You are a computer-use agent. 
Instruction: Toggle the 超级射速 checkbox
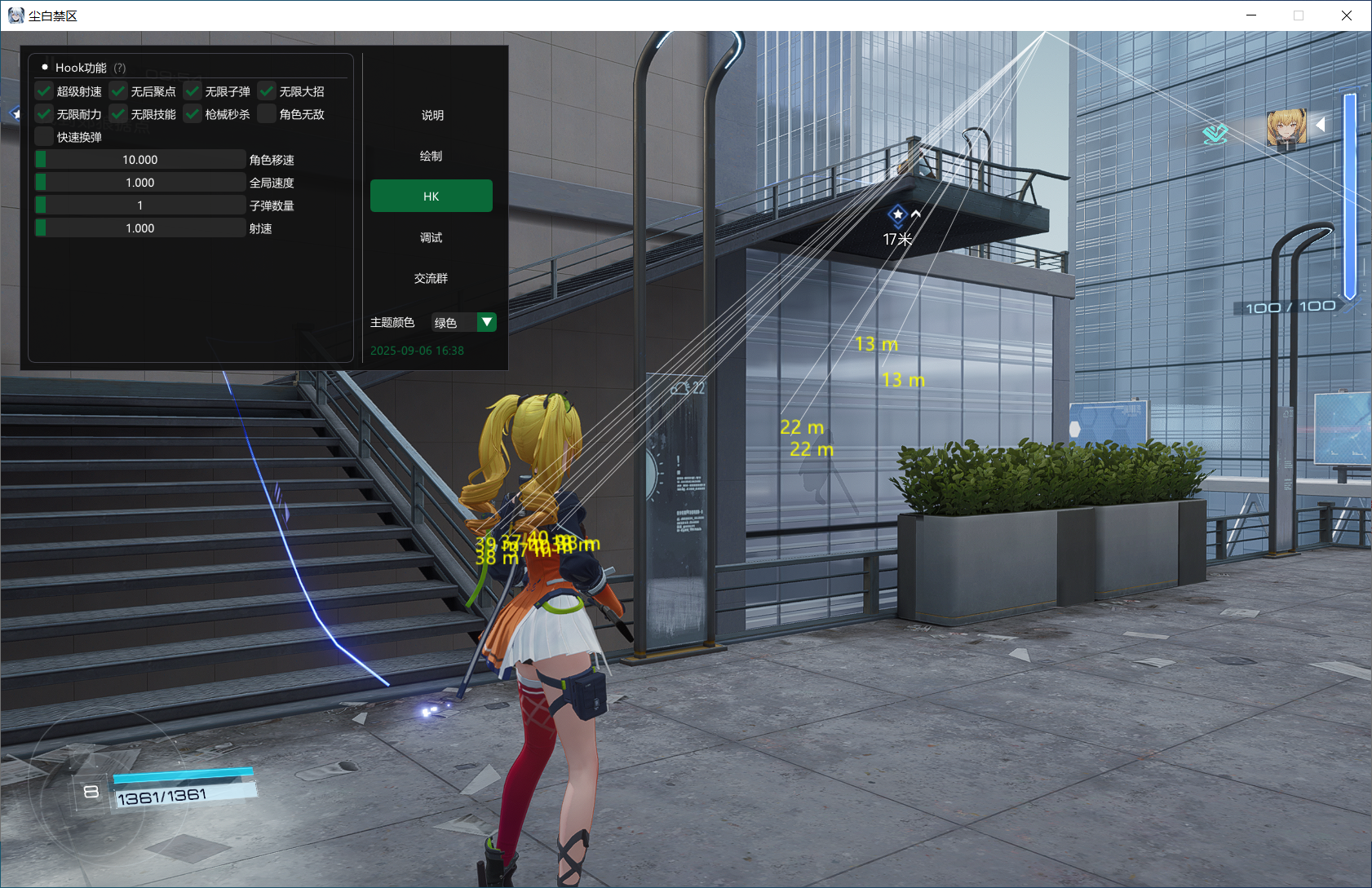pyautogui.click(x=44, y=91)
